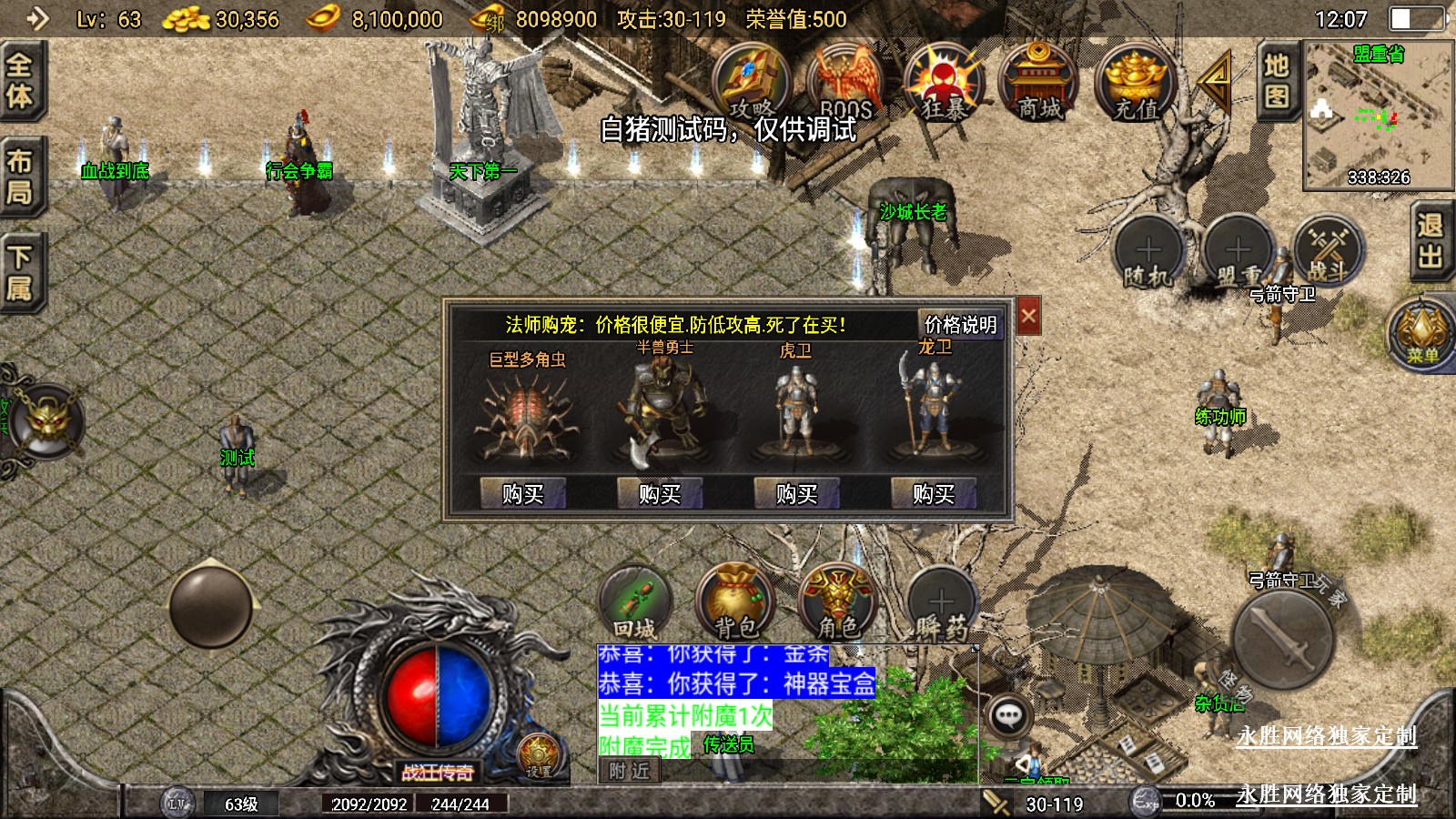Open the chat bubble icon
Viewport: 1456px width, 819px height.
(x=1008, y=716)
